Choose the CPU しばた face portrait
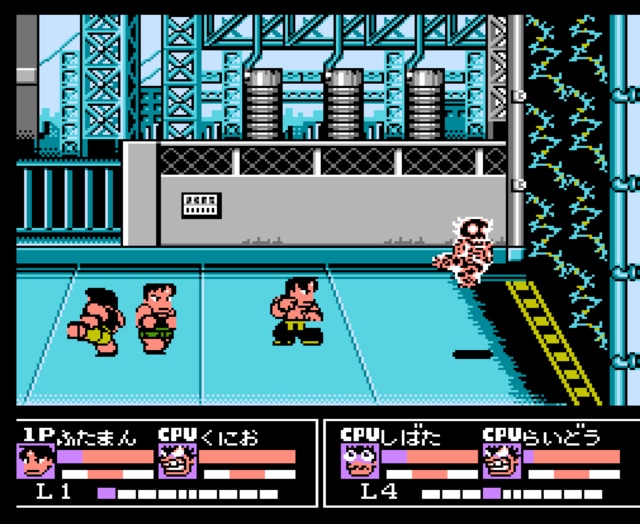The height and width of the screenshot is (524, 640). tap(360, 461)
